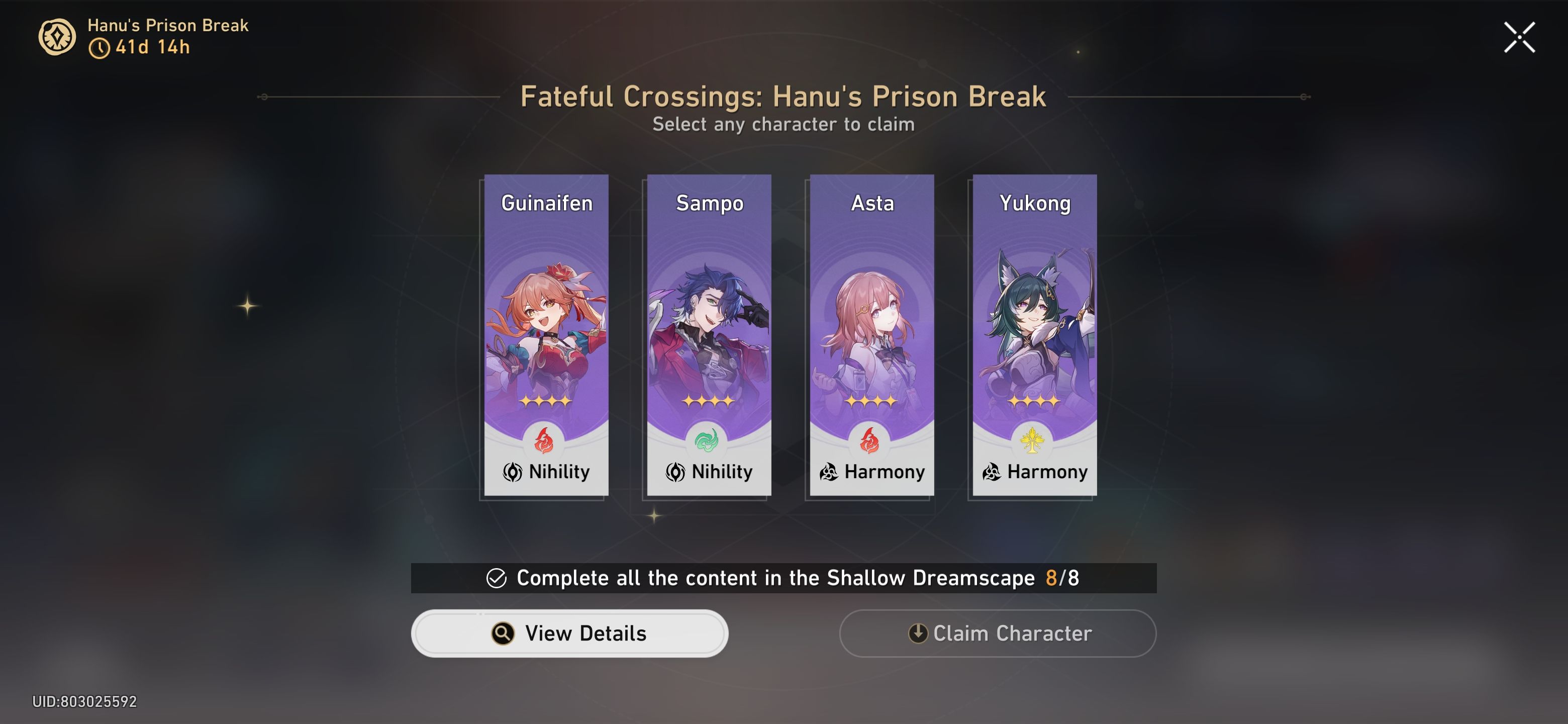Click the Nihility path icon under Guinaifen
1568x724 pixels.
513,472
